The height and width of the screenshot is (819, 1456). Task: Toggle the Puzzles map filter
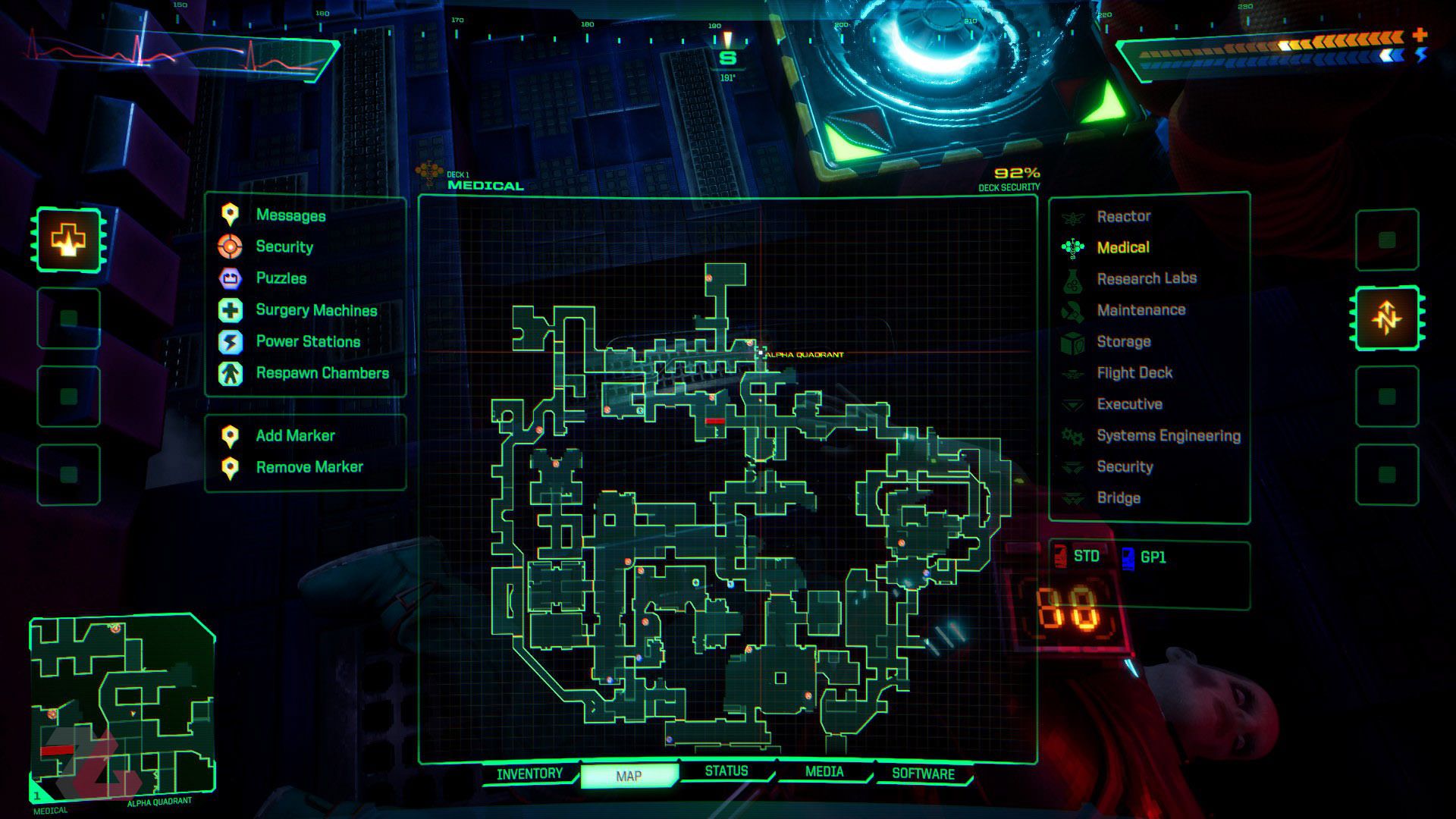pos(281,278)
